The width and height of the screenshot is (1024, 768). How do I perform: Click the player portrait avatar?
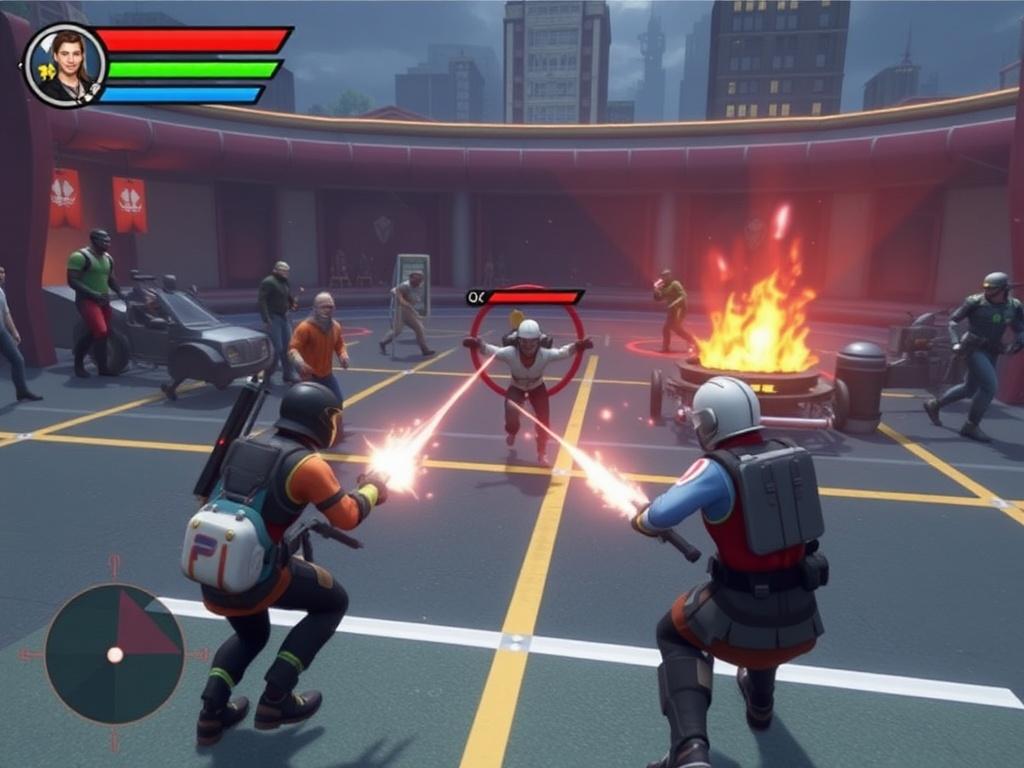click(65, 65)
